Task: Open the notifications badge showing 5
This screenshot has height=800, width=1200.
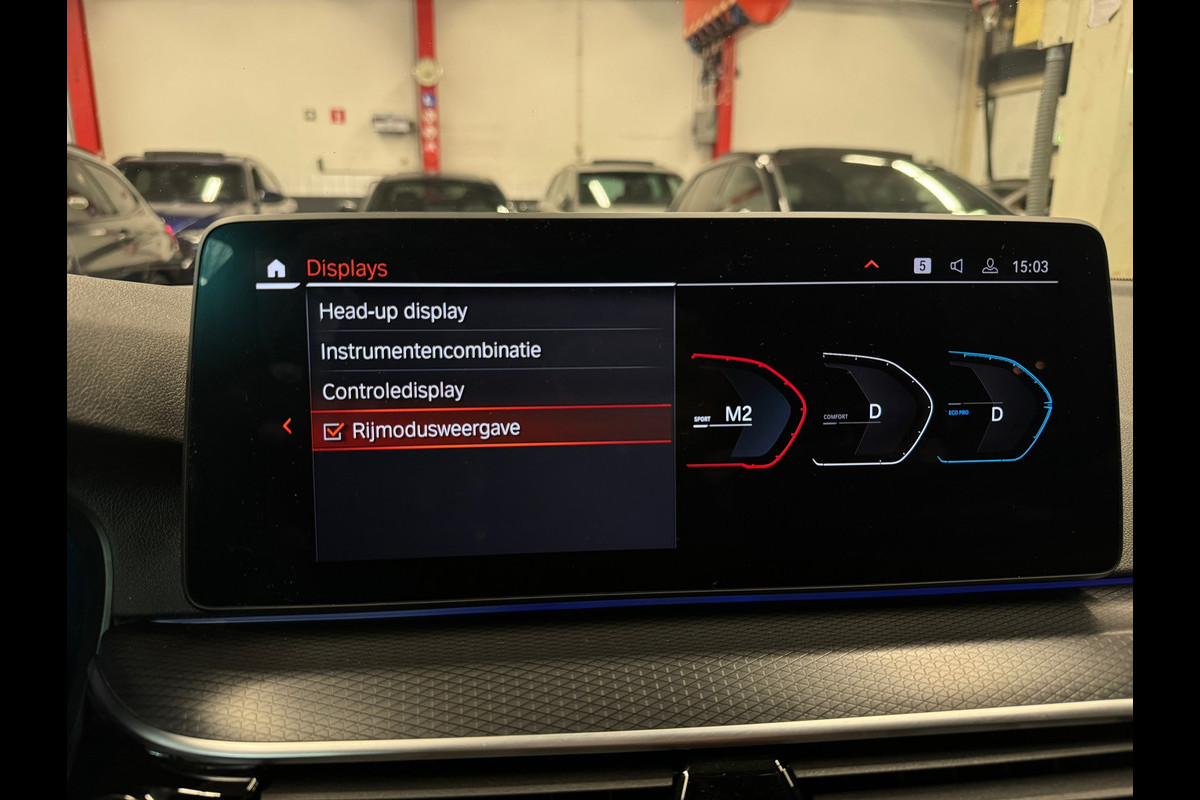Action: (922, 266)
